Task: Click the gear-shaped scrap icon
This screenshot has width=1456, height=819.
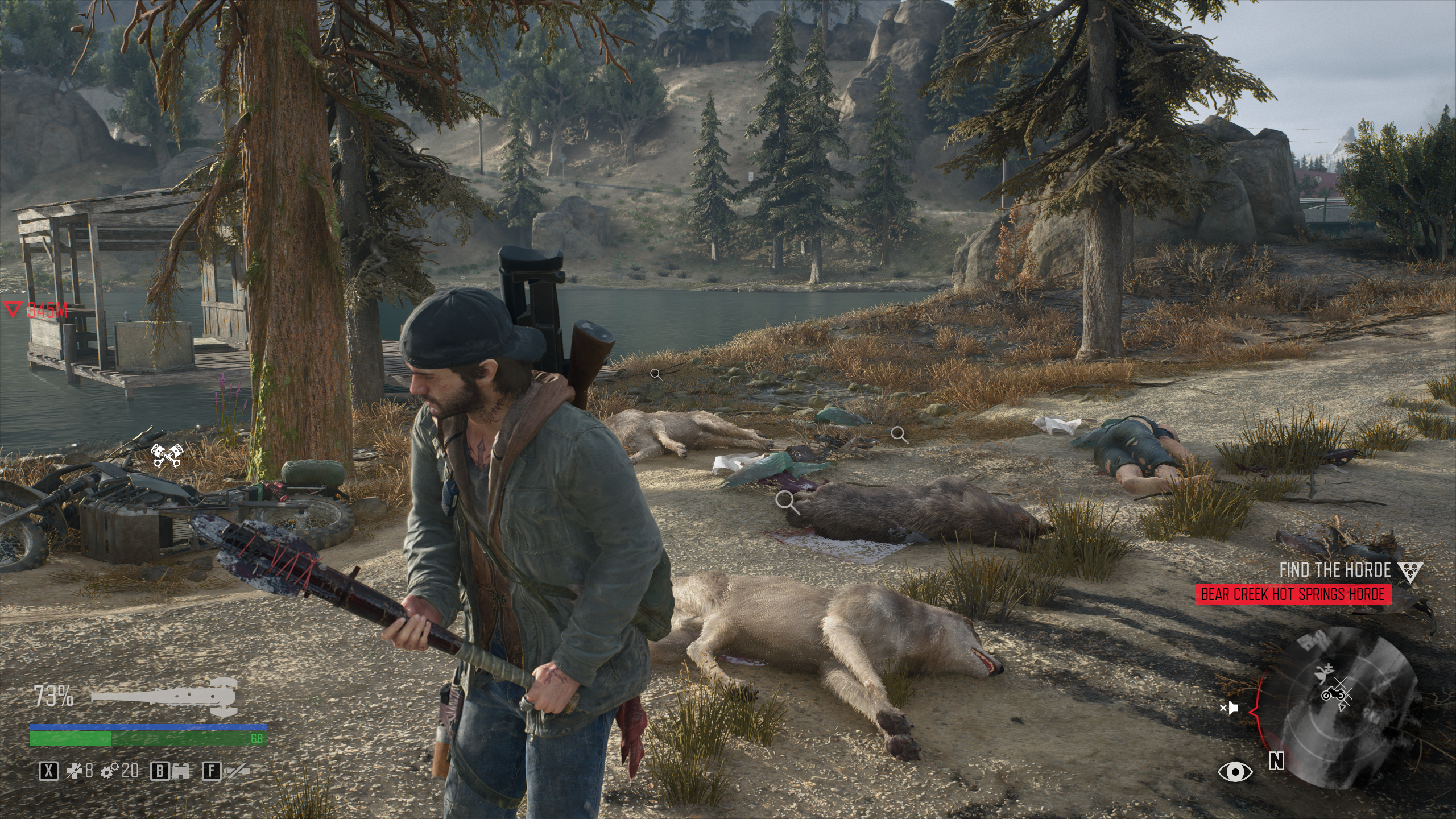Action: pos(109,771)
